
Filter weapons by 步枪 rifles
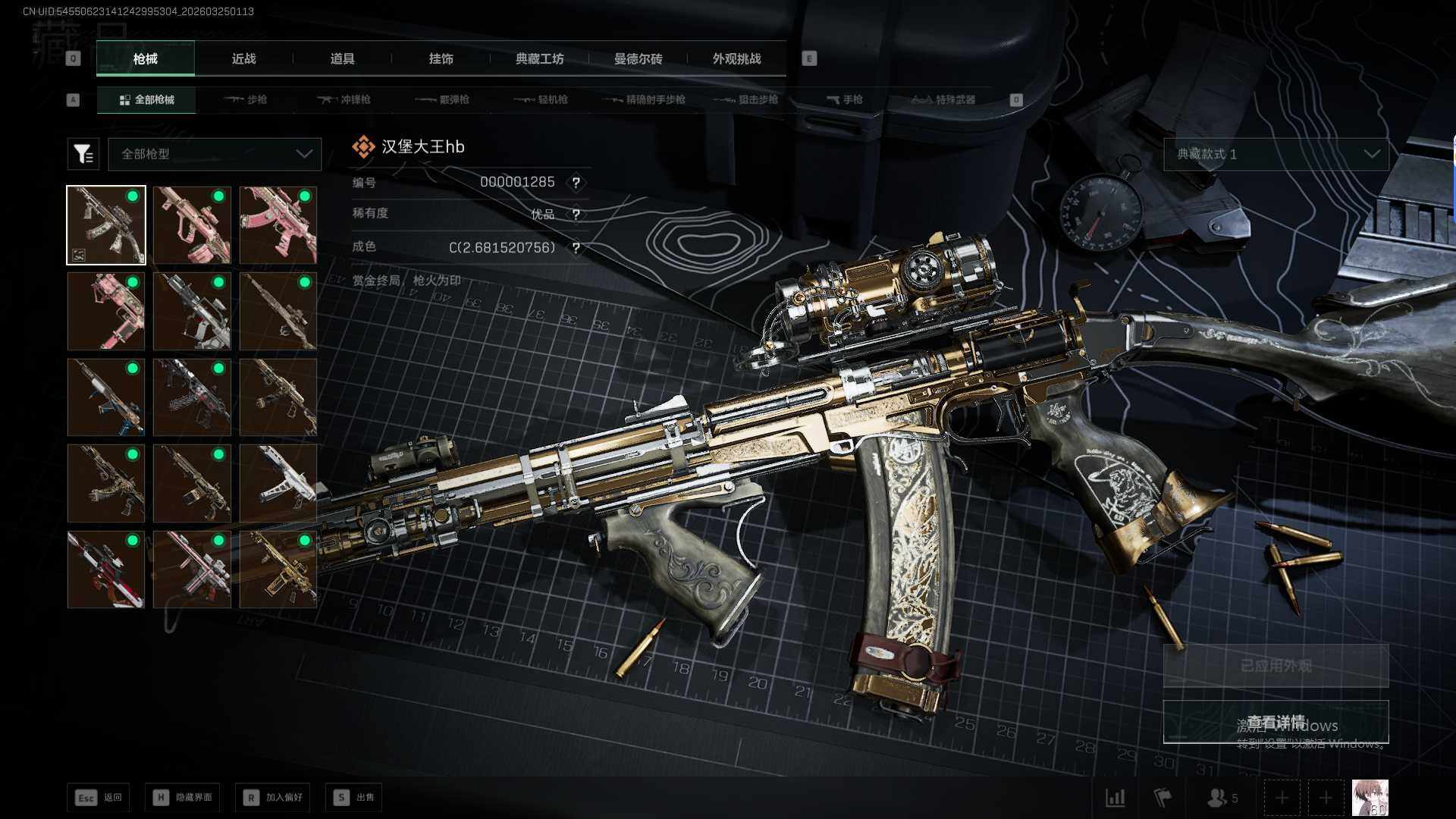pyautogui.click(x=246, y=99)
